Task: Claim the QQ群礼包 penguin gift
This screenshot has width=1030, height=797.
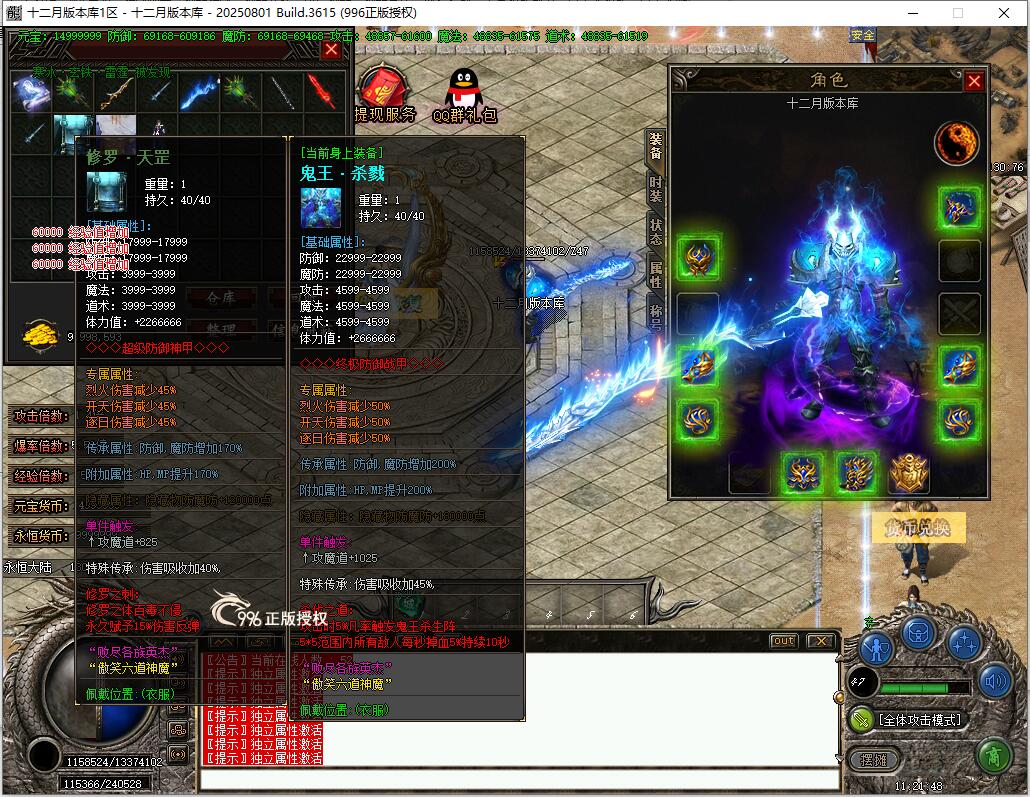Action: (x=463, y=97)
